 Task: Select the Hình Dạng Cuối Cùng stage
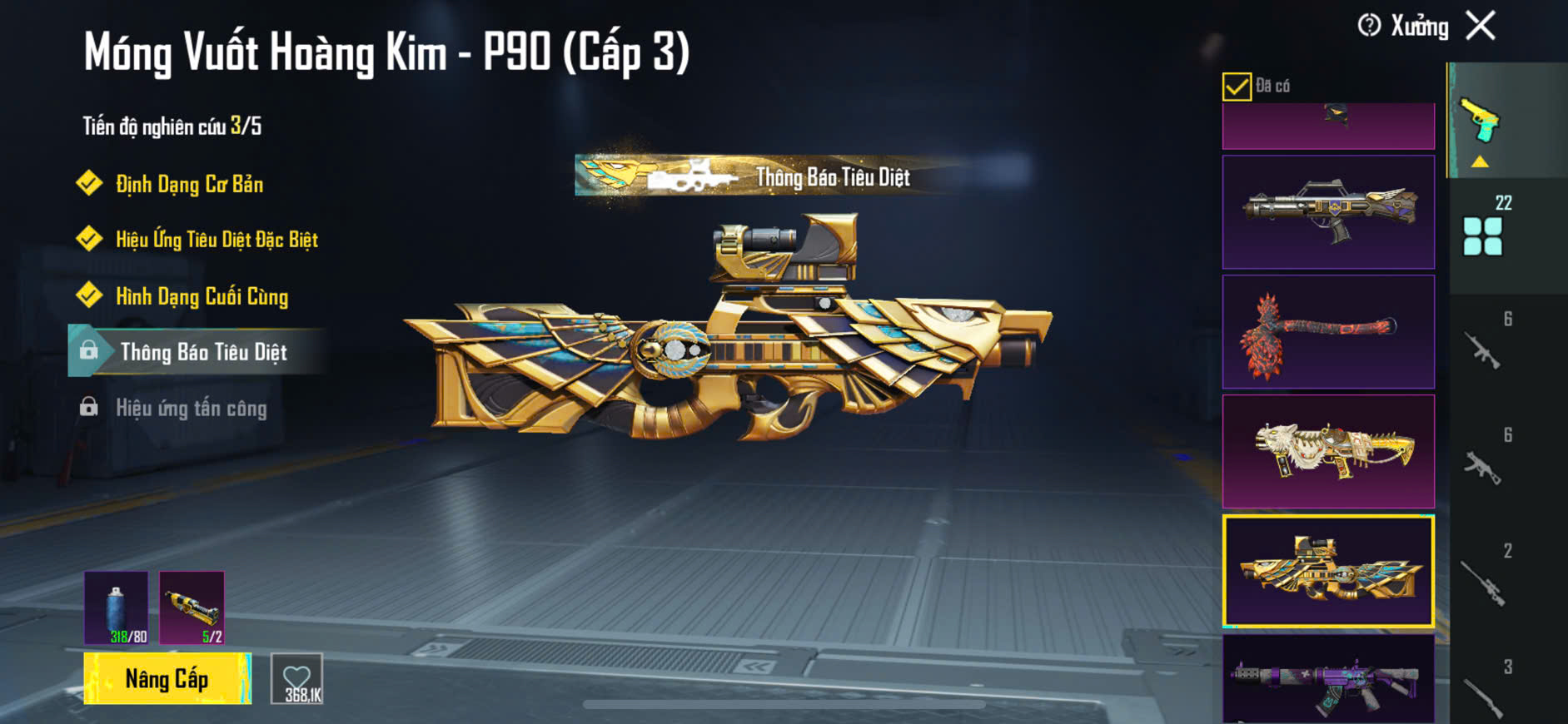point(202,296)
